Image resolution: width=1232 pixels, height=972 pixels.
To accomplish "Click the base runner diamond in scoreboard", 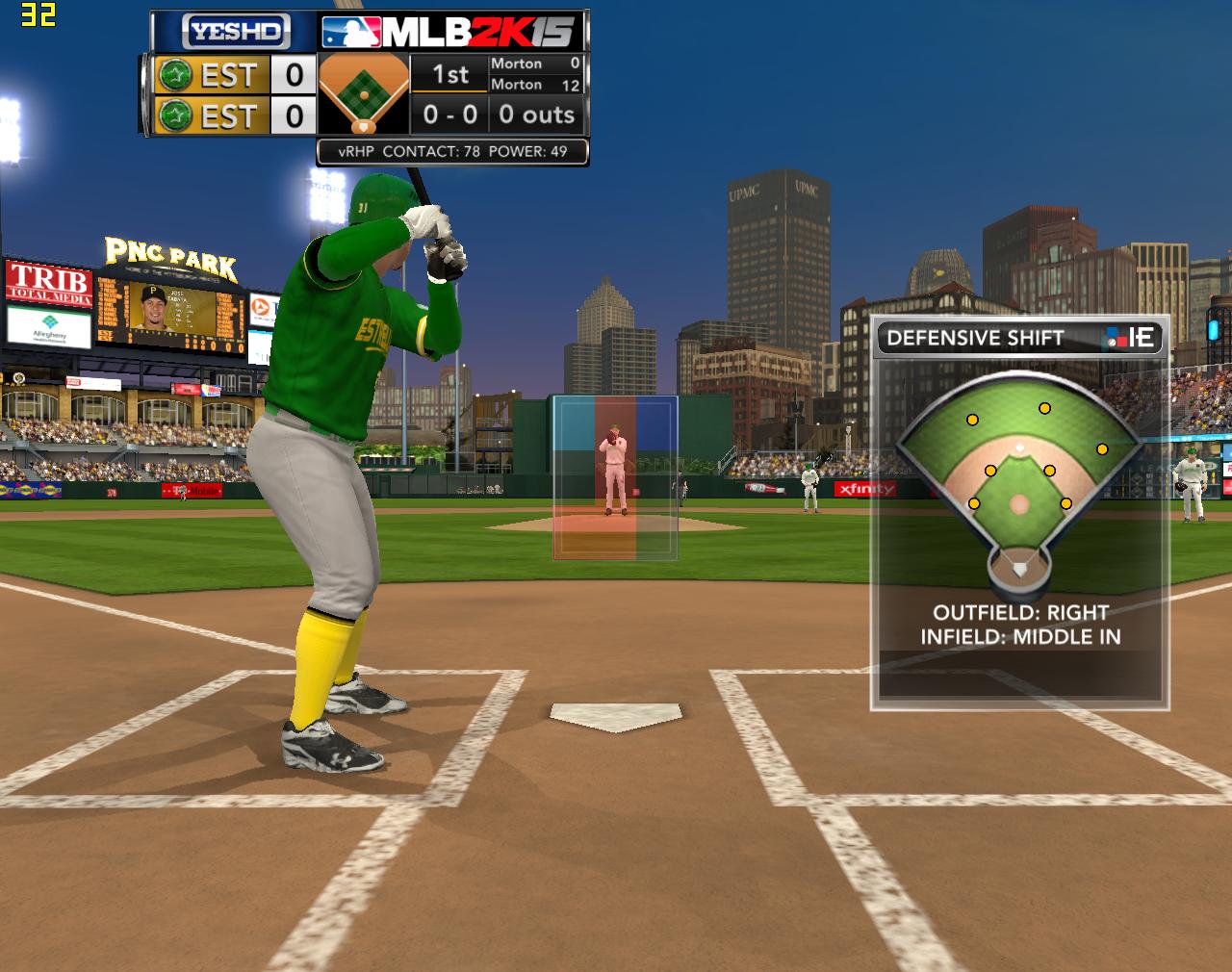I will (363, 94).
